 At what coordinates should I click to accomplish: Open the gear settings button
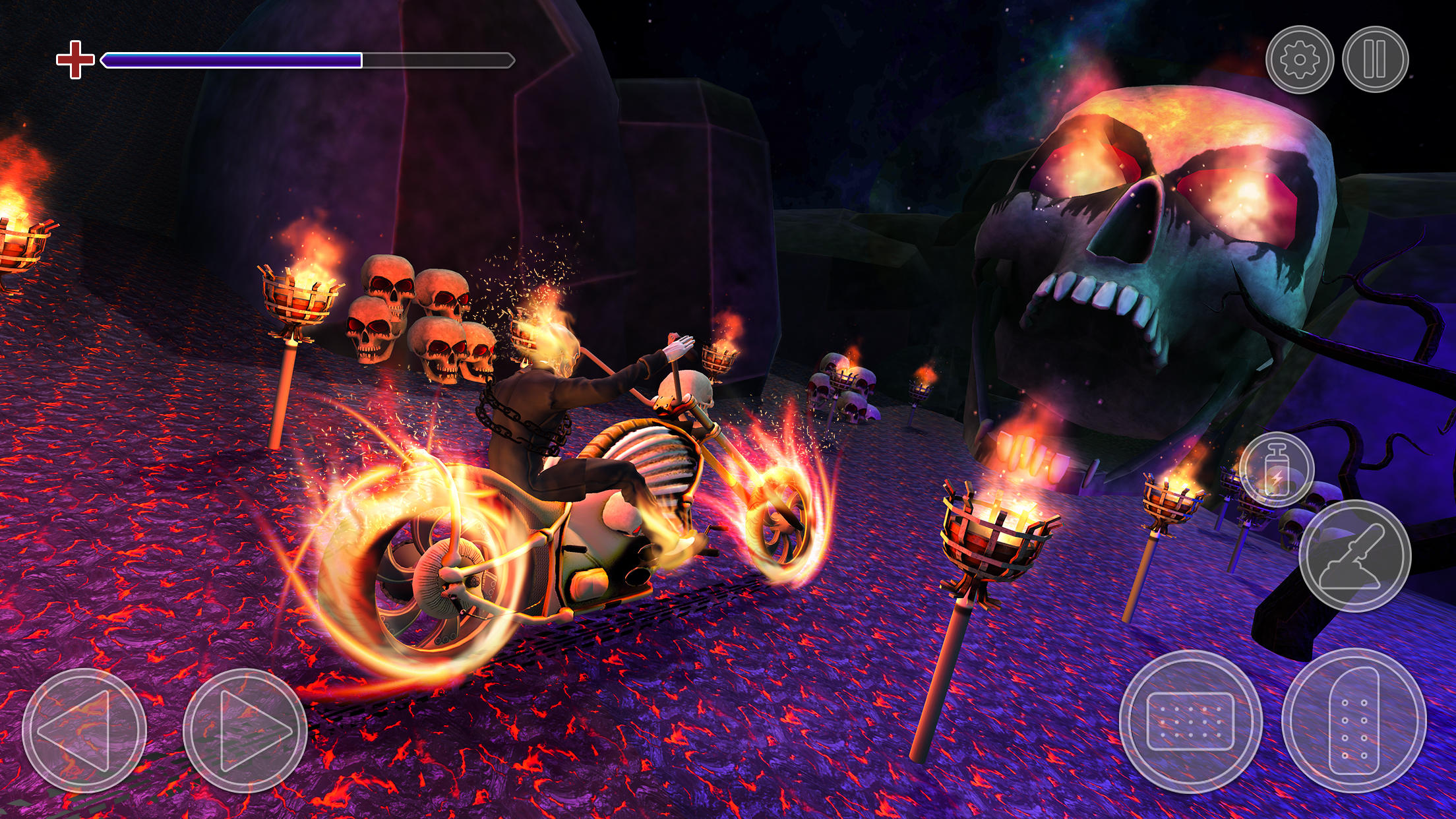(1300, 59)
